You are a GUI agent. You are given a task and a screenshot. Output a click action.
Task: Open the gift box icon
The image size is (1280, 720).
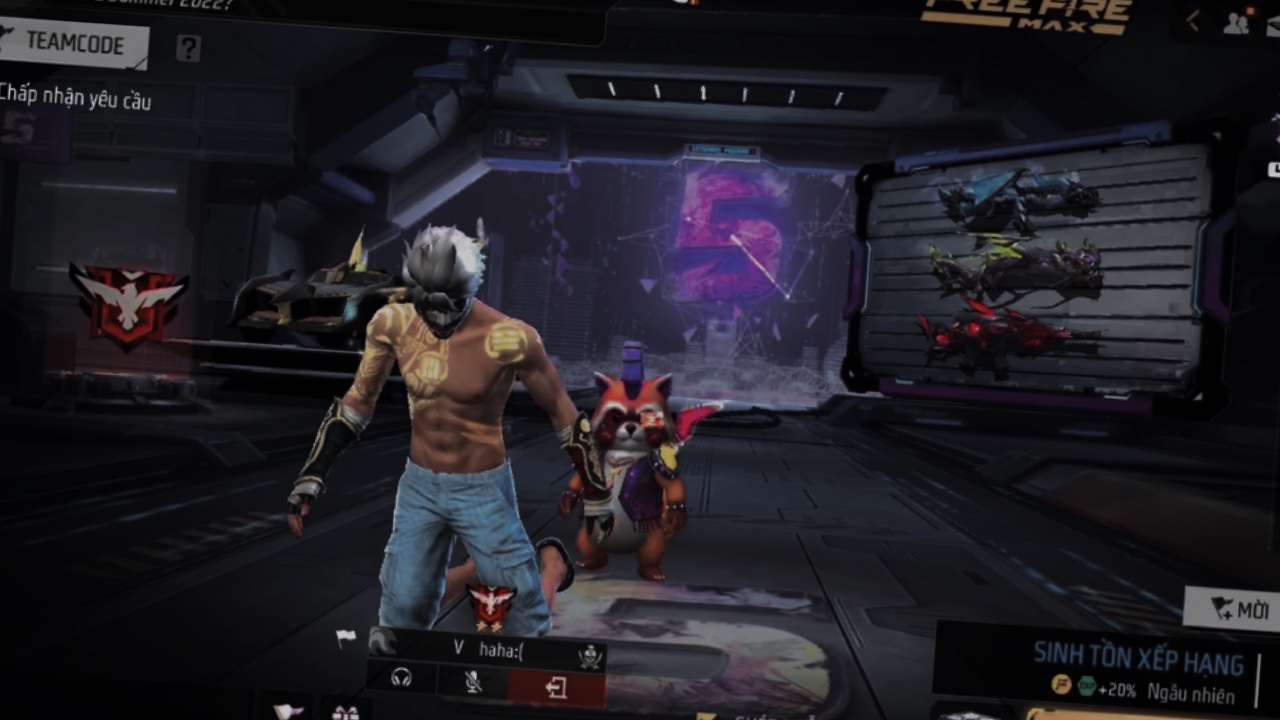tap(346, 712)
